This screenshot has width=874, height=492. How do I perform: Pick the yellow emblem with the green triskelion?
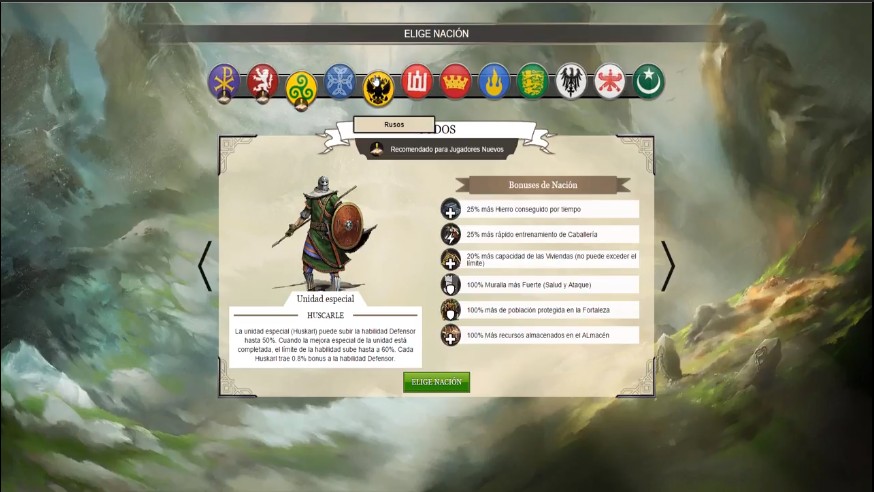301,88
